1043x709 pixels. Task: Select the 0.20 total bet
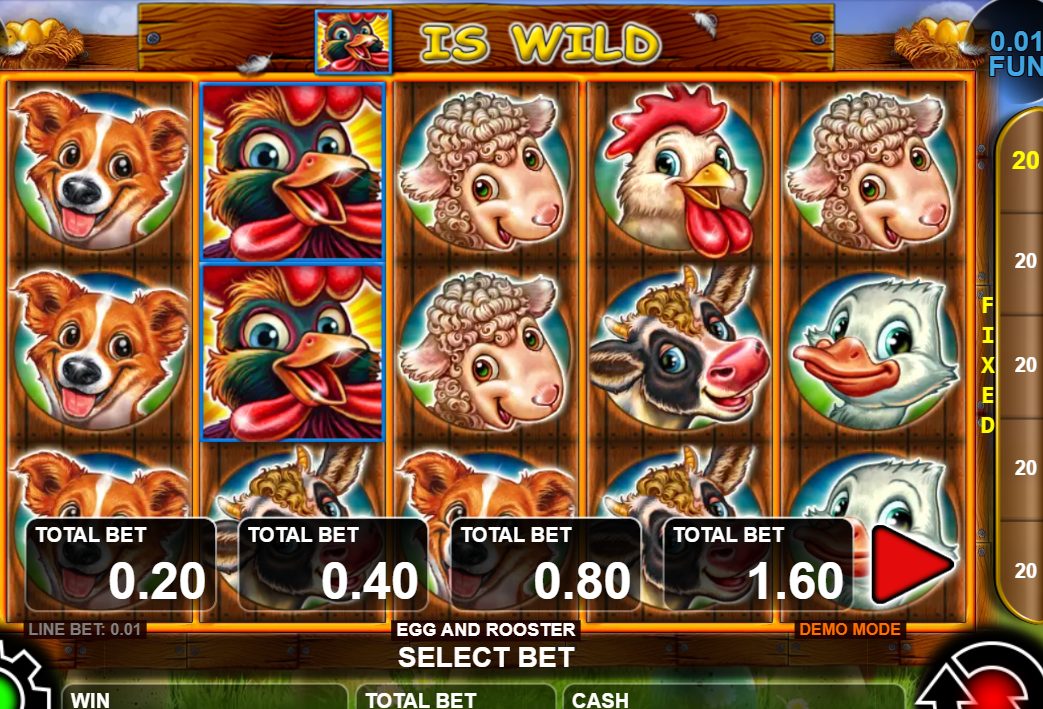120,564
